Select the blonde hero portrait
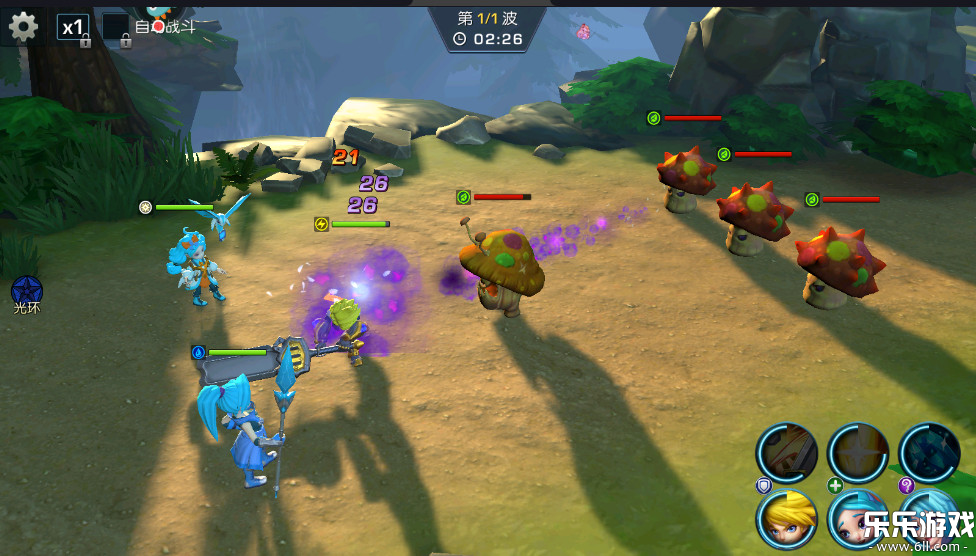The width and height of the screenshot is (976, 556). (786, 520)
